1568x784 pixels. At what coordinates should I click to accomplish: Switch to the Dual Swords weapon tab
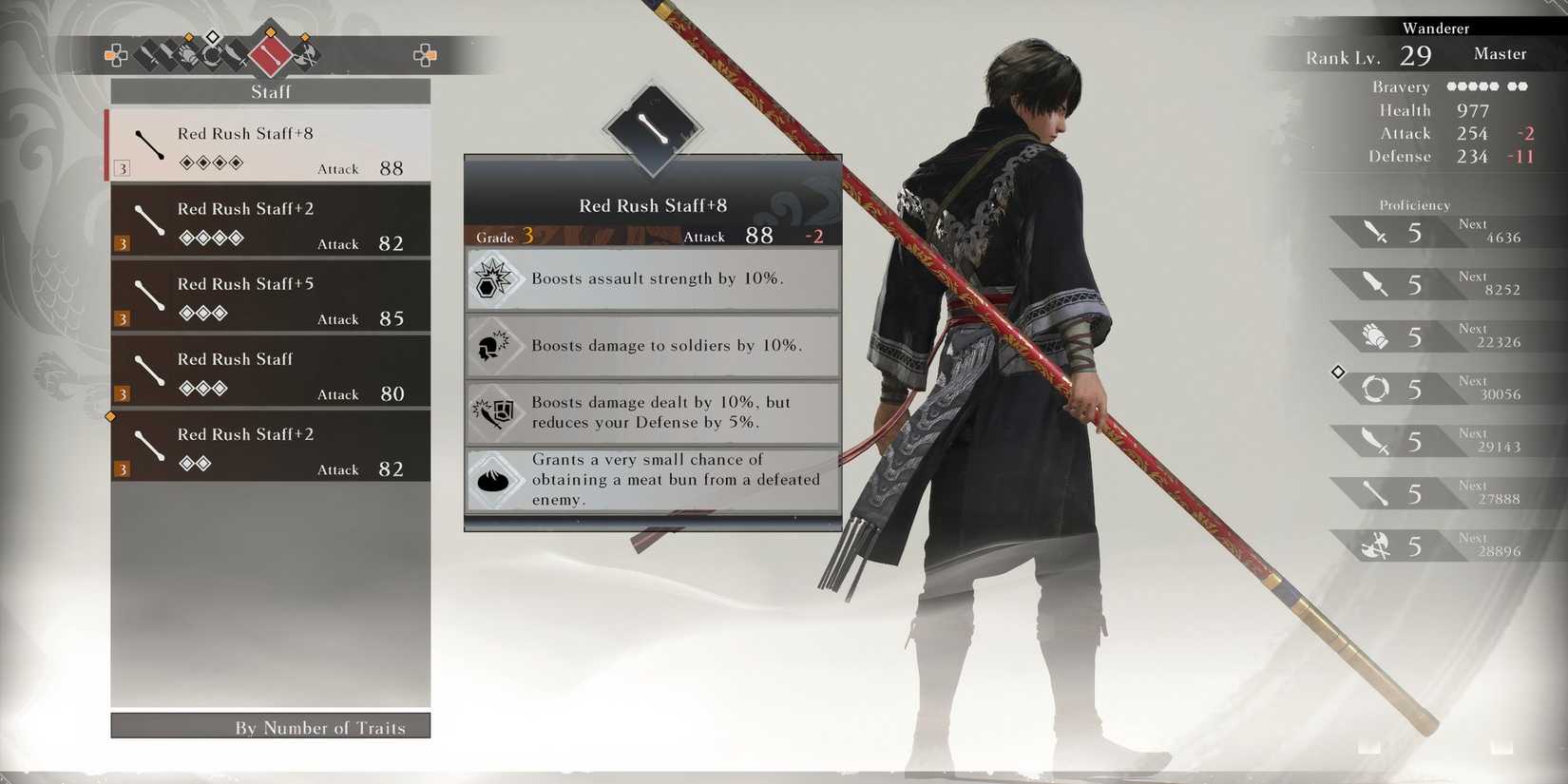pyautogui.click(x=147, y=54)
